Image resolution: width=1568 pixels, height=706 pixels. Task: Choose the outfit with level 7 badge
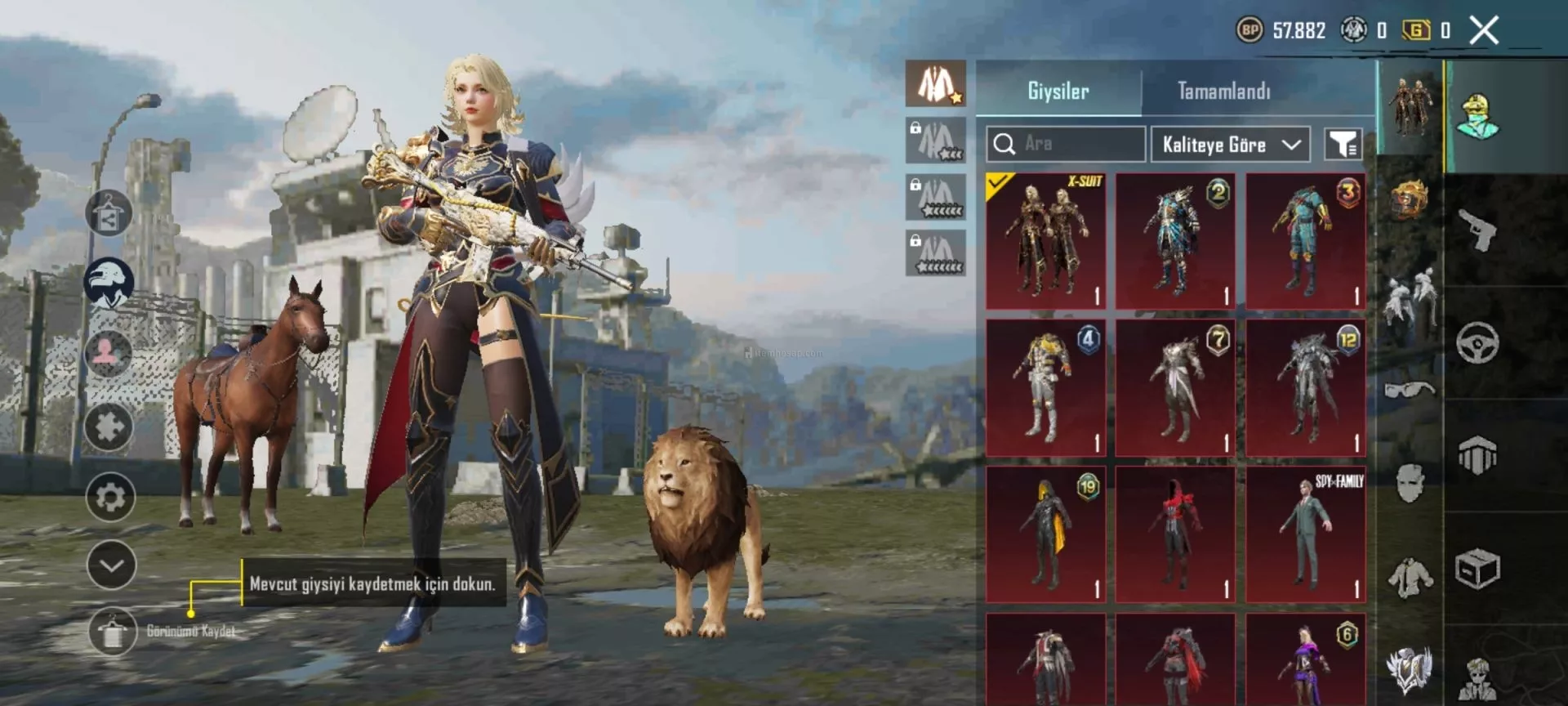(1175, 387)
